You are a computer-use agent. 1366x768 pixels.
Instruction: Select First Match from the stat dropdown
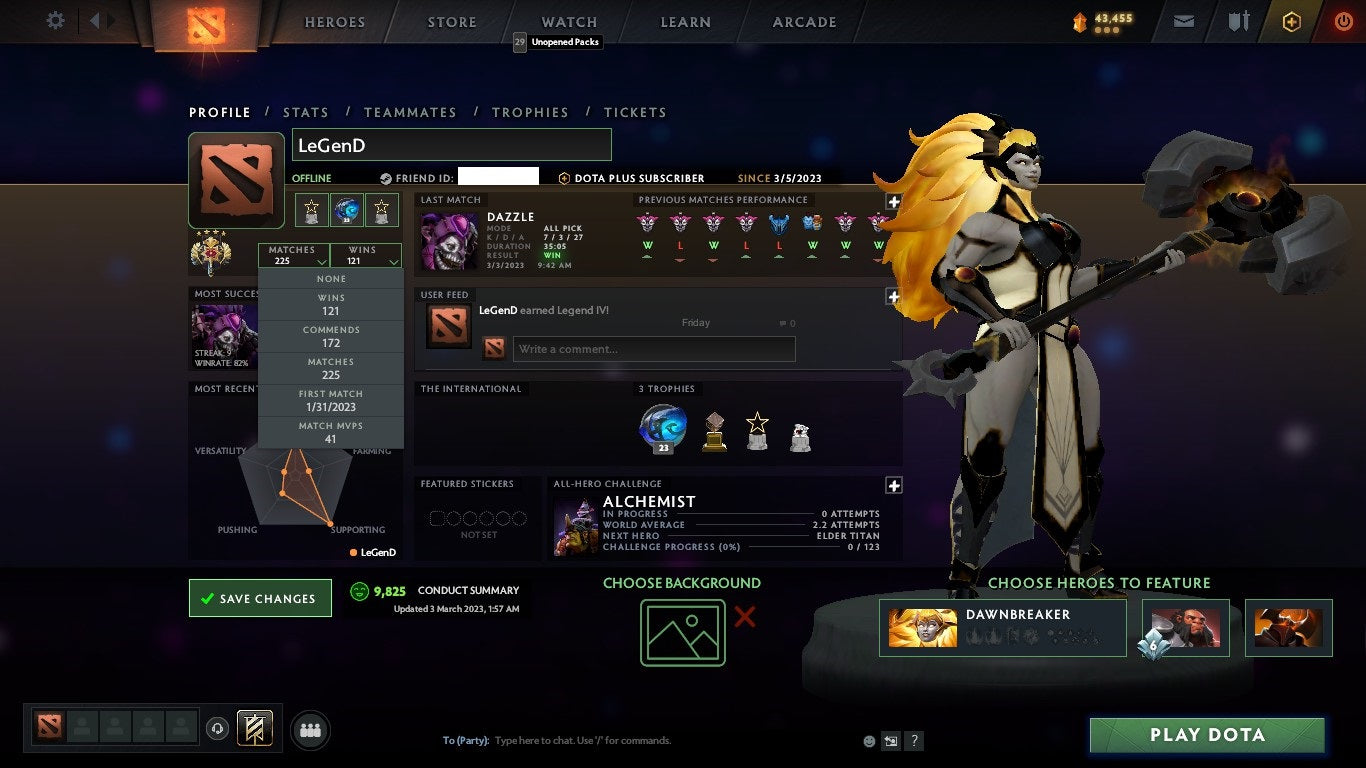point(330,400)
